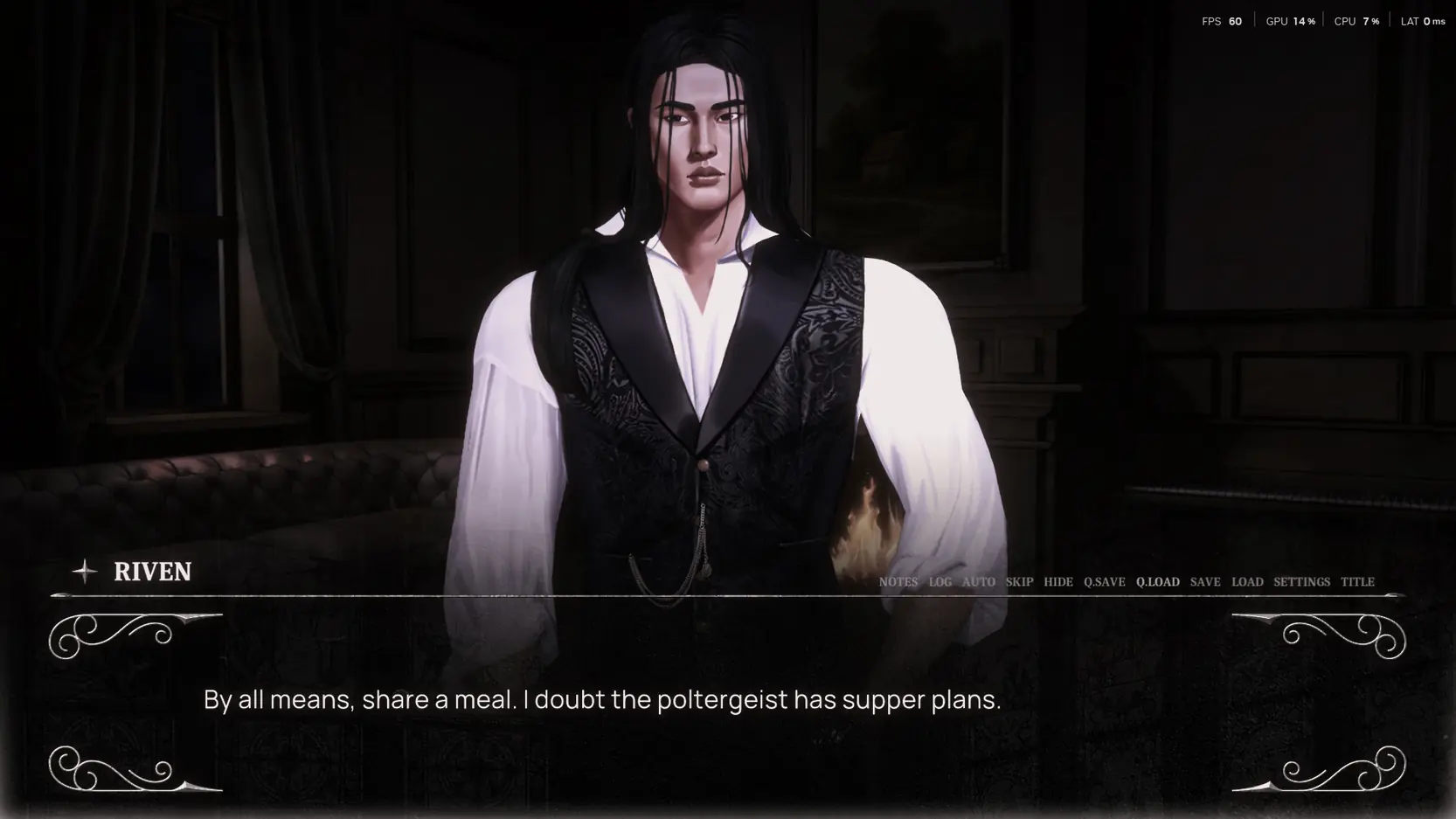Open the SAVE screen
Image resolution: width=1456 pixels, height=819 pixels.
1205,581
